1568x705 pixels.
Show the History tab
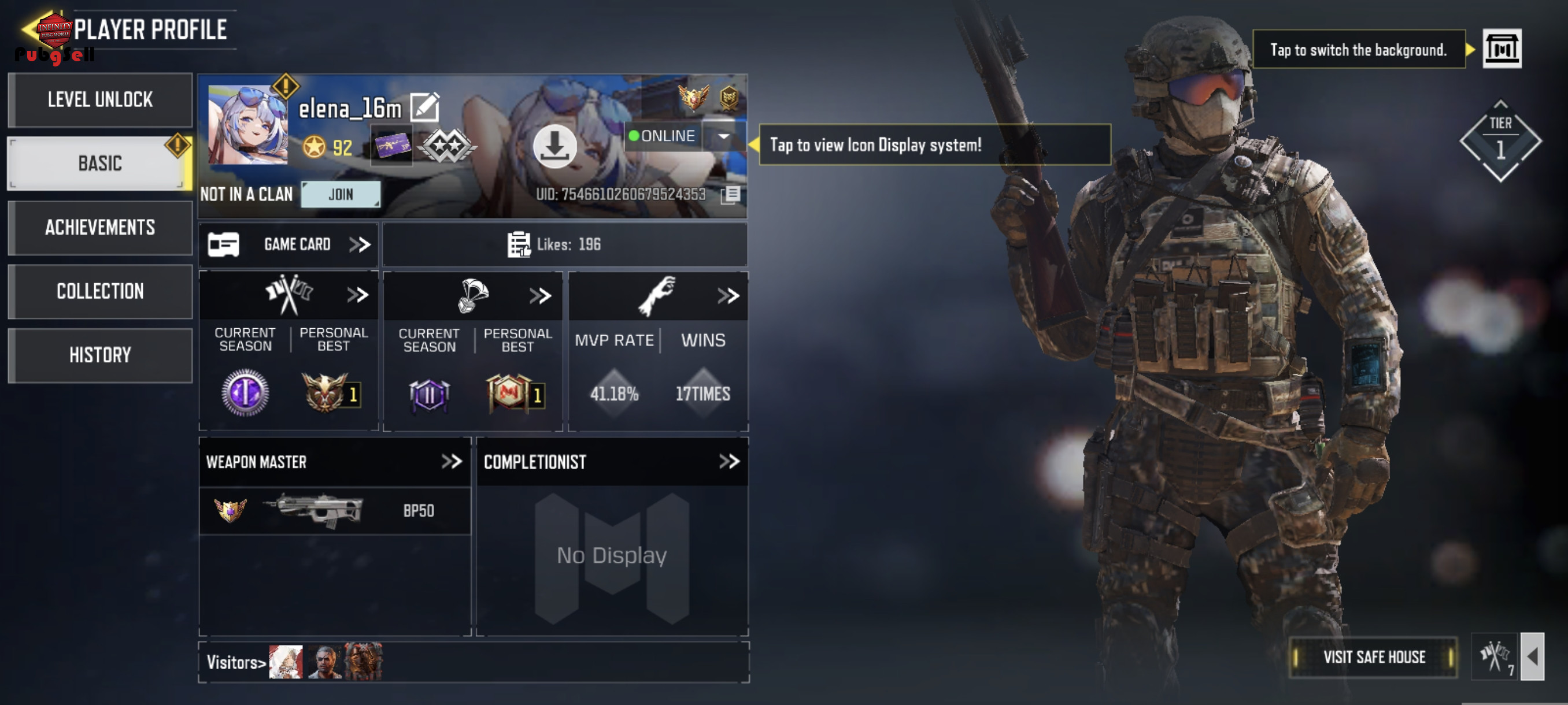pyautogui.click(x=101, y=355)
